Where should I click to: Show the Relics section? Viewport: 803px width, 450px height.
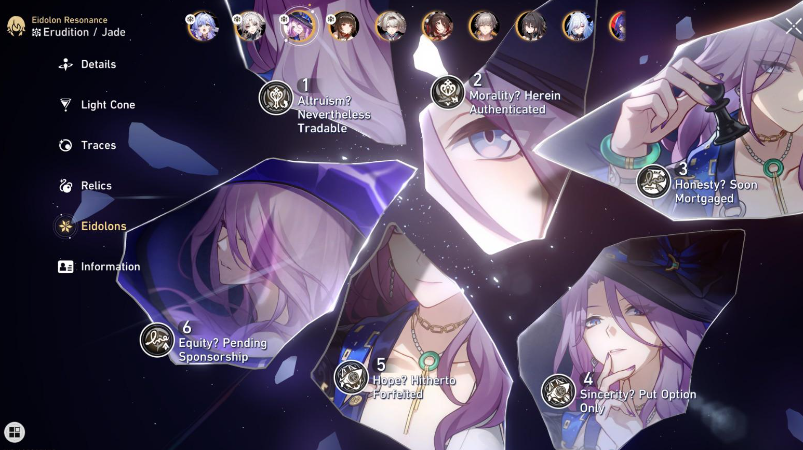[96, 186]
